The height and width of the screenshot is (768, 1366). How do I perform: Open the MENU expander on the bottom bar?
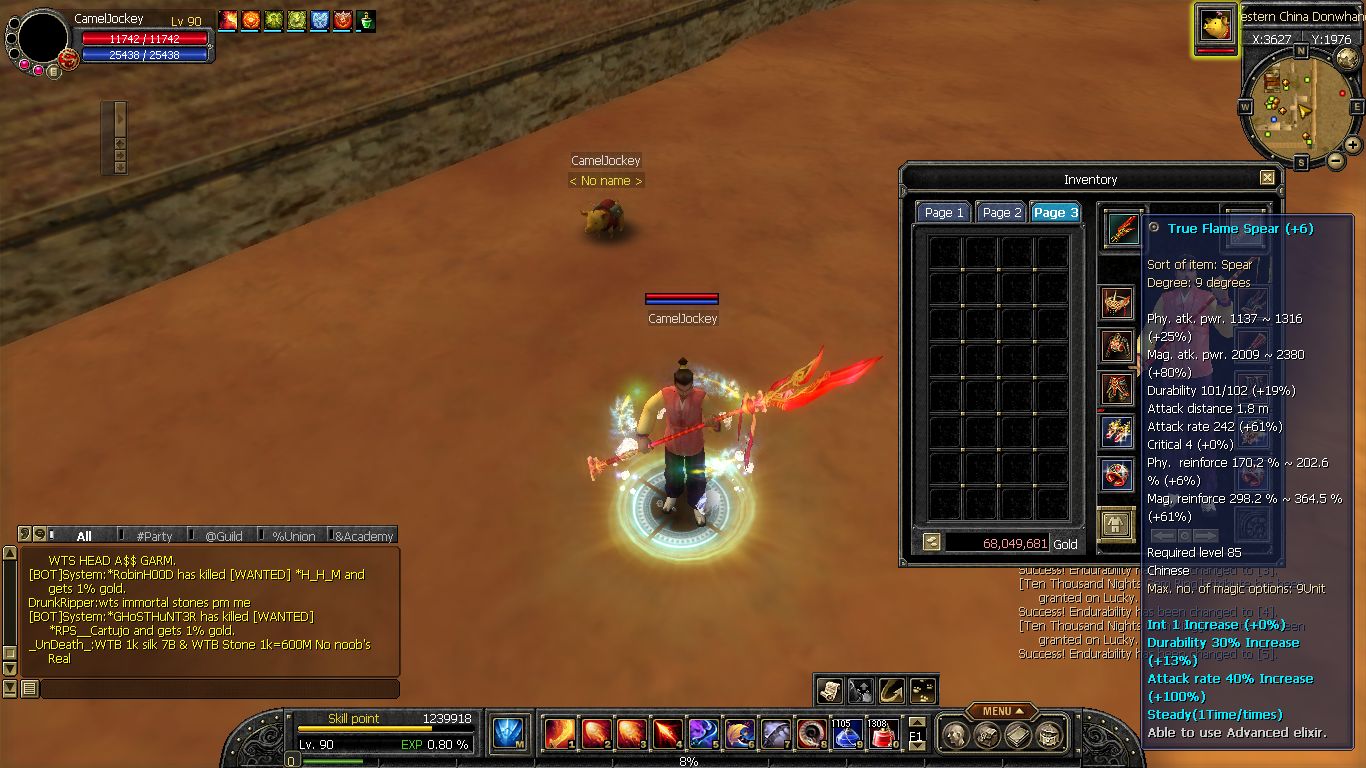pos(1001,711)
